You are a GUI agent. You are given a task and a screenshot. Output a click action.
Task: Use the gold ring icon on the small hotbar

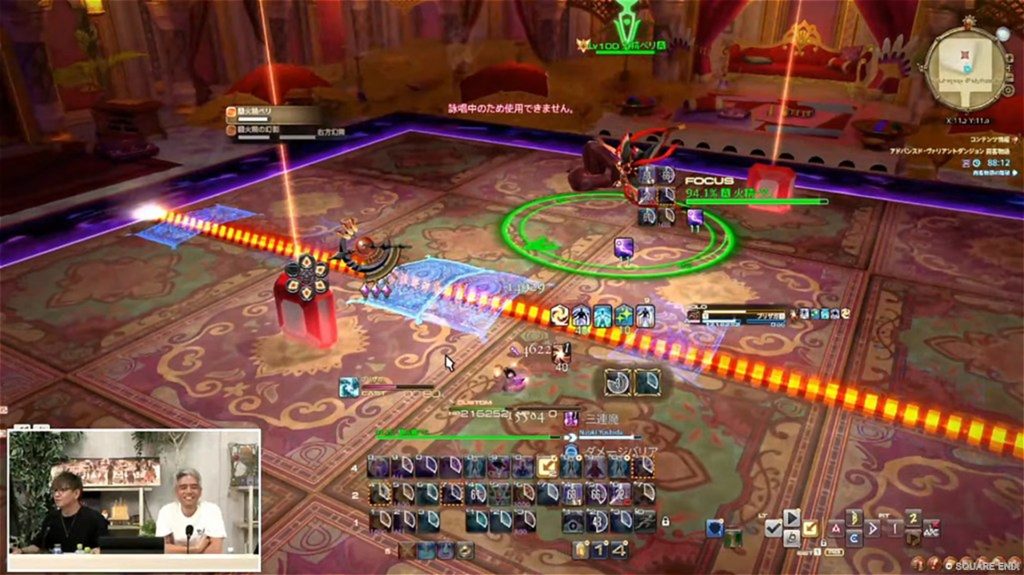pyautogui.click(x=464, y=550)
